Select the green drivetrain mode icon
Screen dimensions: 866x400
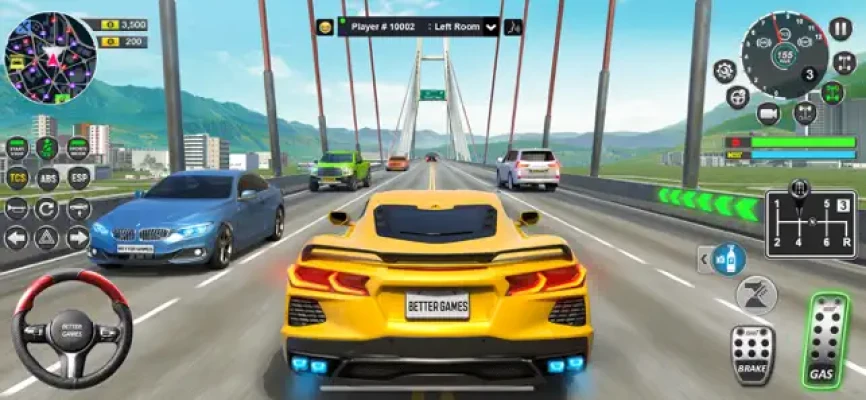click(833, 93)
